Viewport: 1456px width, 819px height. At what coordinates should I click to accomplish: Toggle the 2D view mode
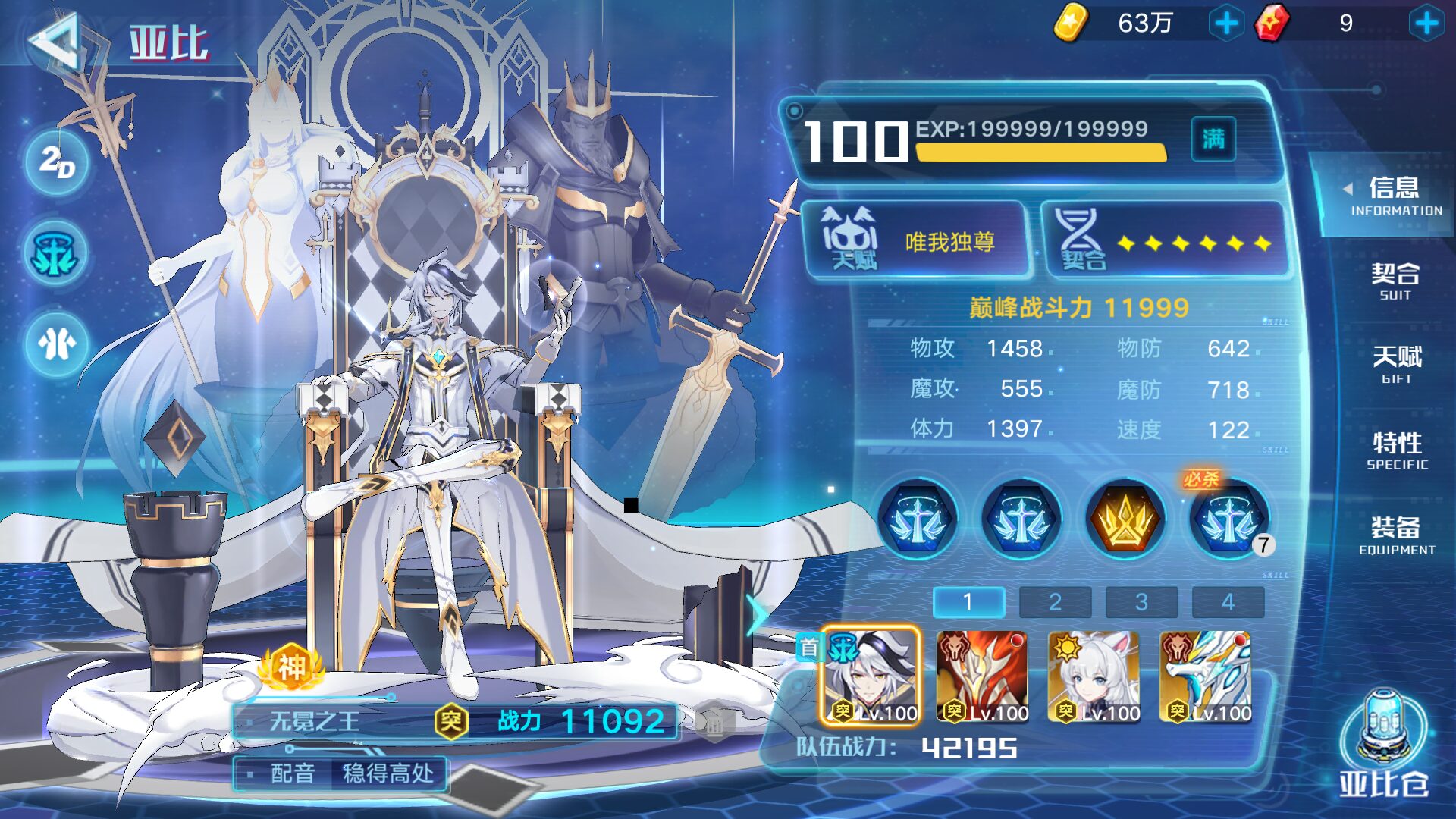(x=57, y=162)
